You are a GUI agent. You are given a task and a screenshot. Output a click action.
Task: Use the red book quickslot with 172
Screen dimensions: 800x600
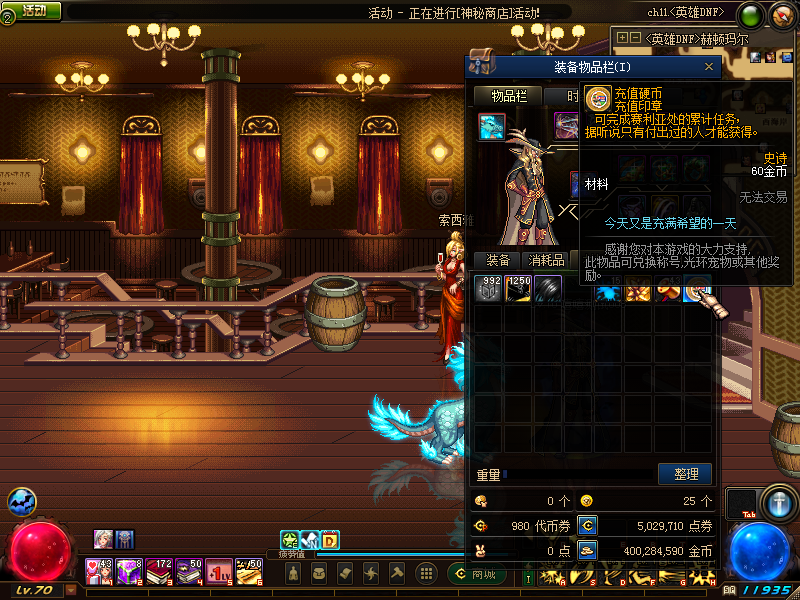coord(159,572)
